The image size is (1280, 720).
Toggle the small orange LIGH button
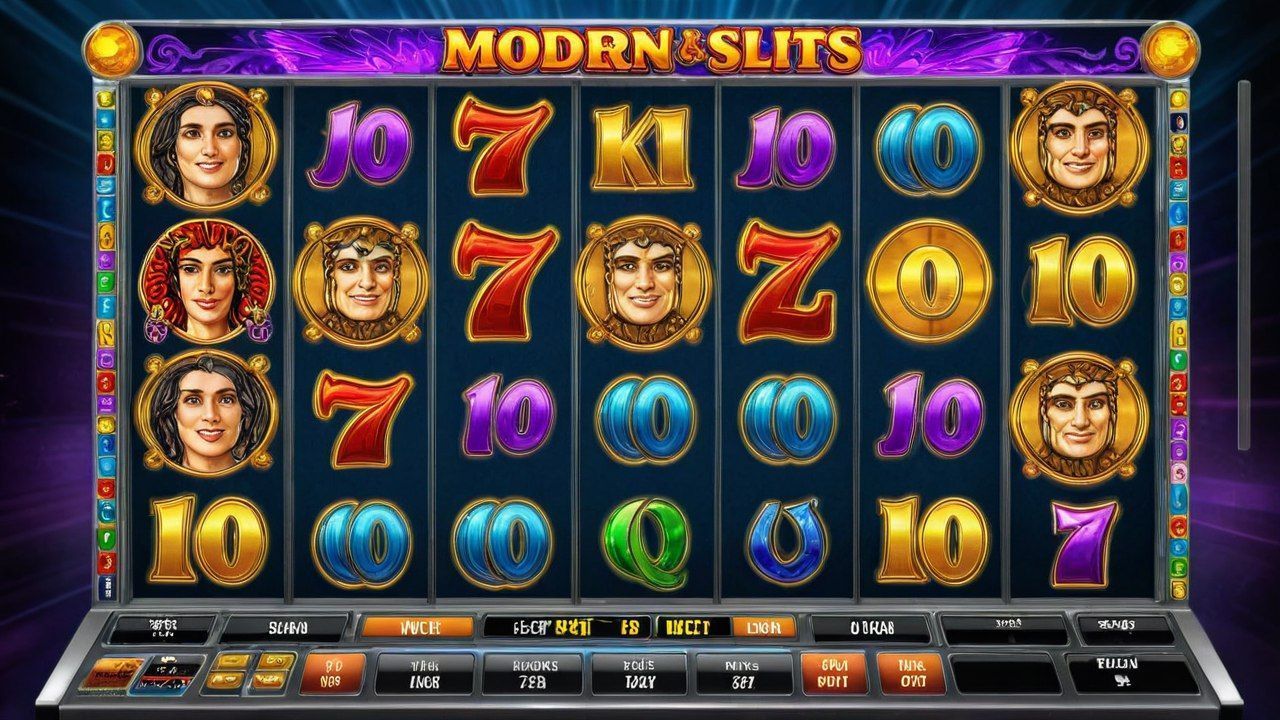(764, 627)
